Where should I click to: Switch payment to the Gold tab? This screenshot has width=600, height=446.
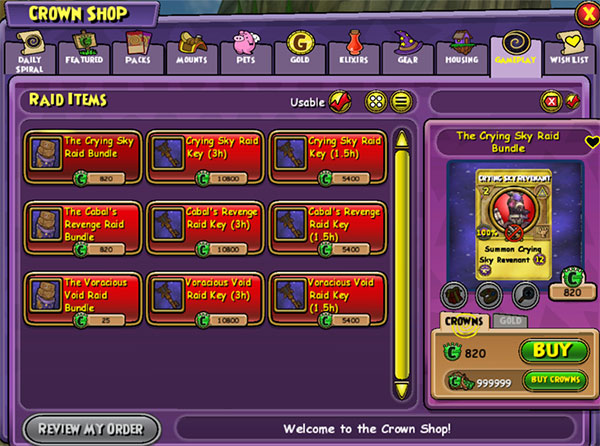(509, 322)
